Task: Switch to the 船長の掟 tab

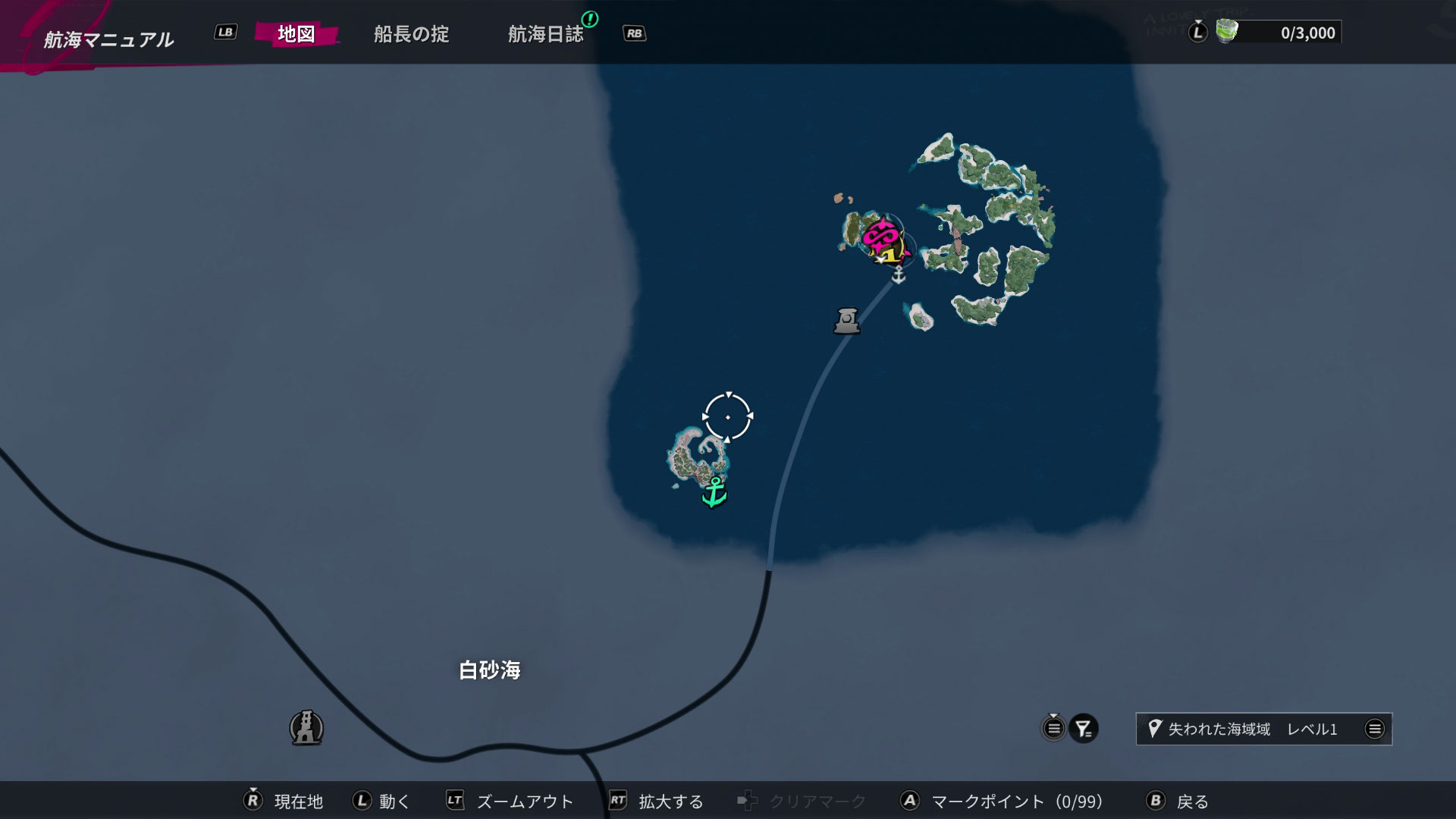Action: click(x=412, y=33)
